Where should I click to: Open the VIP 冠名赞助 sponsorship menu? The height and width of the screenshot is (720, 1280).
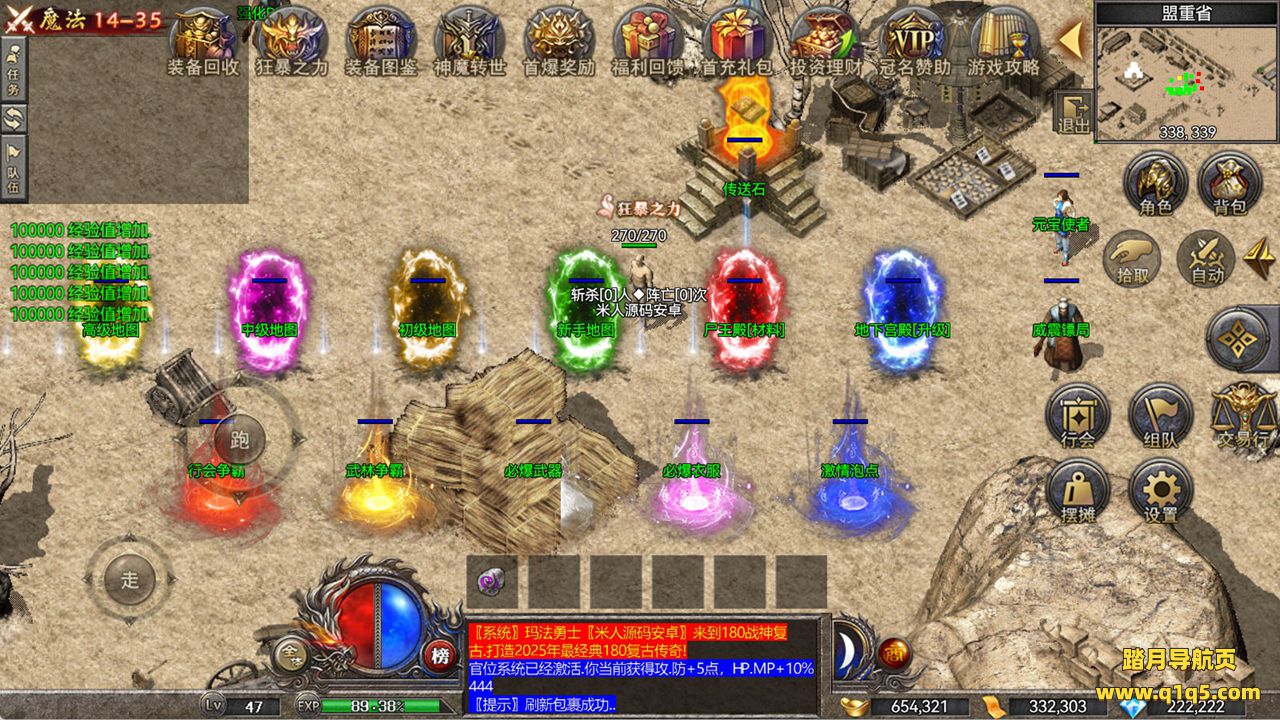coord(914,40)
